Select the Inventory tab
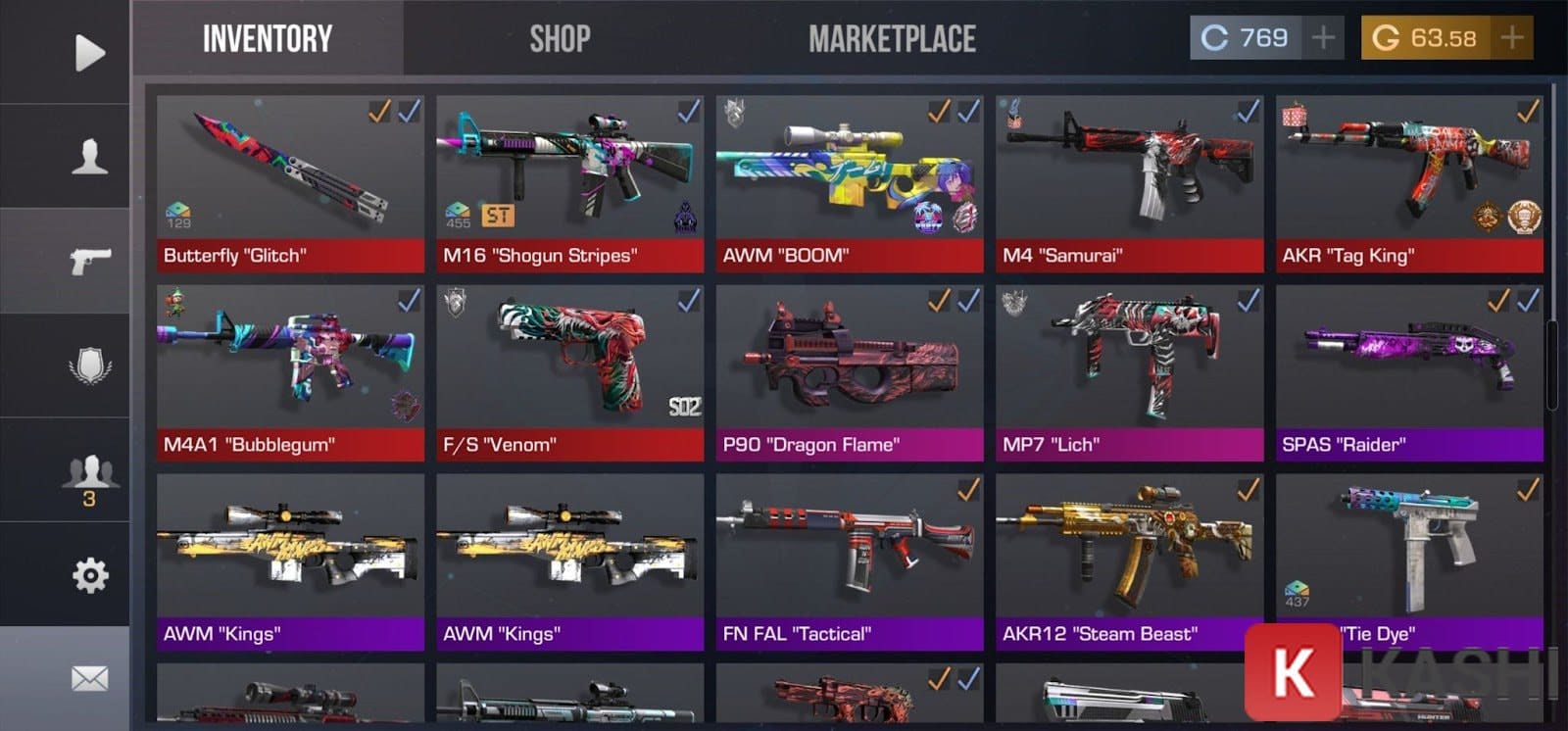Viewport: 1568px width, 731px height. (x=267, y=39)
